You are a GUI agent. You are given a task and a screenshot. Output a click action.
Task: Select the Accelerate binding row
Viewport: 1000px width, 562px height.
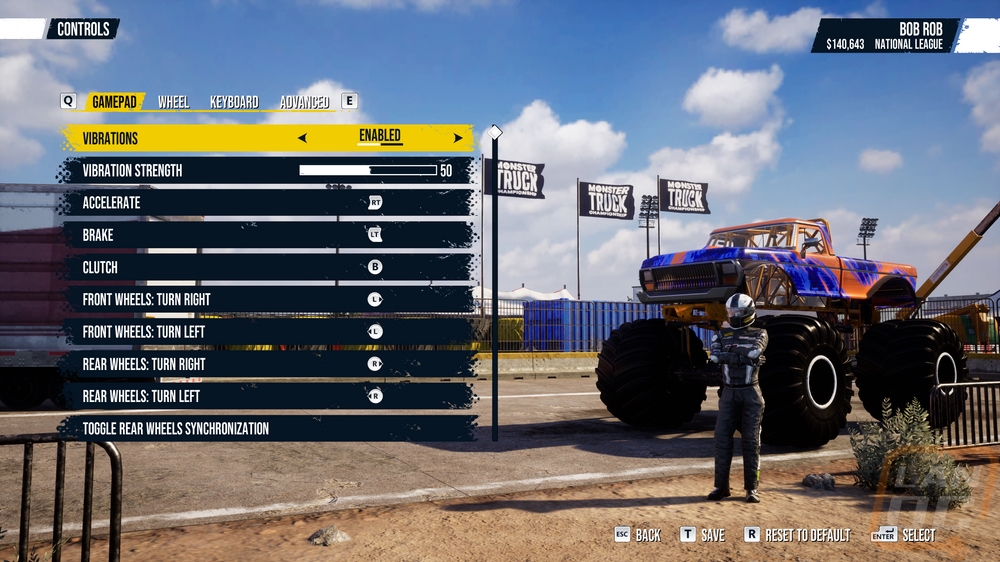coord(268,203)
